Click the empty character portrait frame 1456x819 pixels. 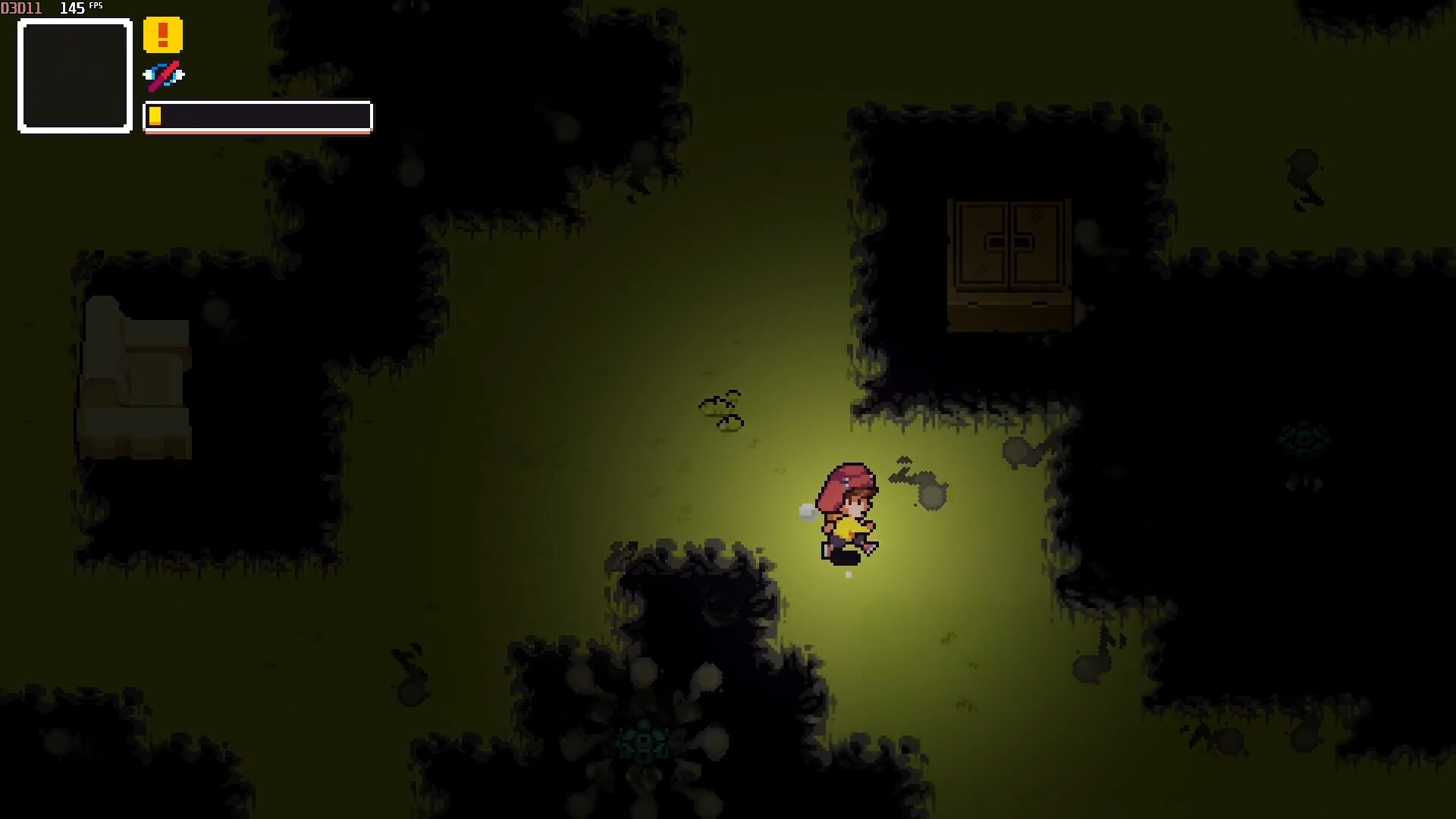click(x=74, y=76)
